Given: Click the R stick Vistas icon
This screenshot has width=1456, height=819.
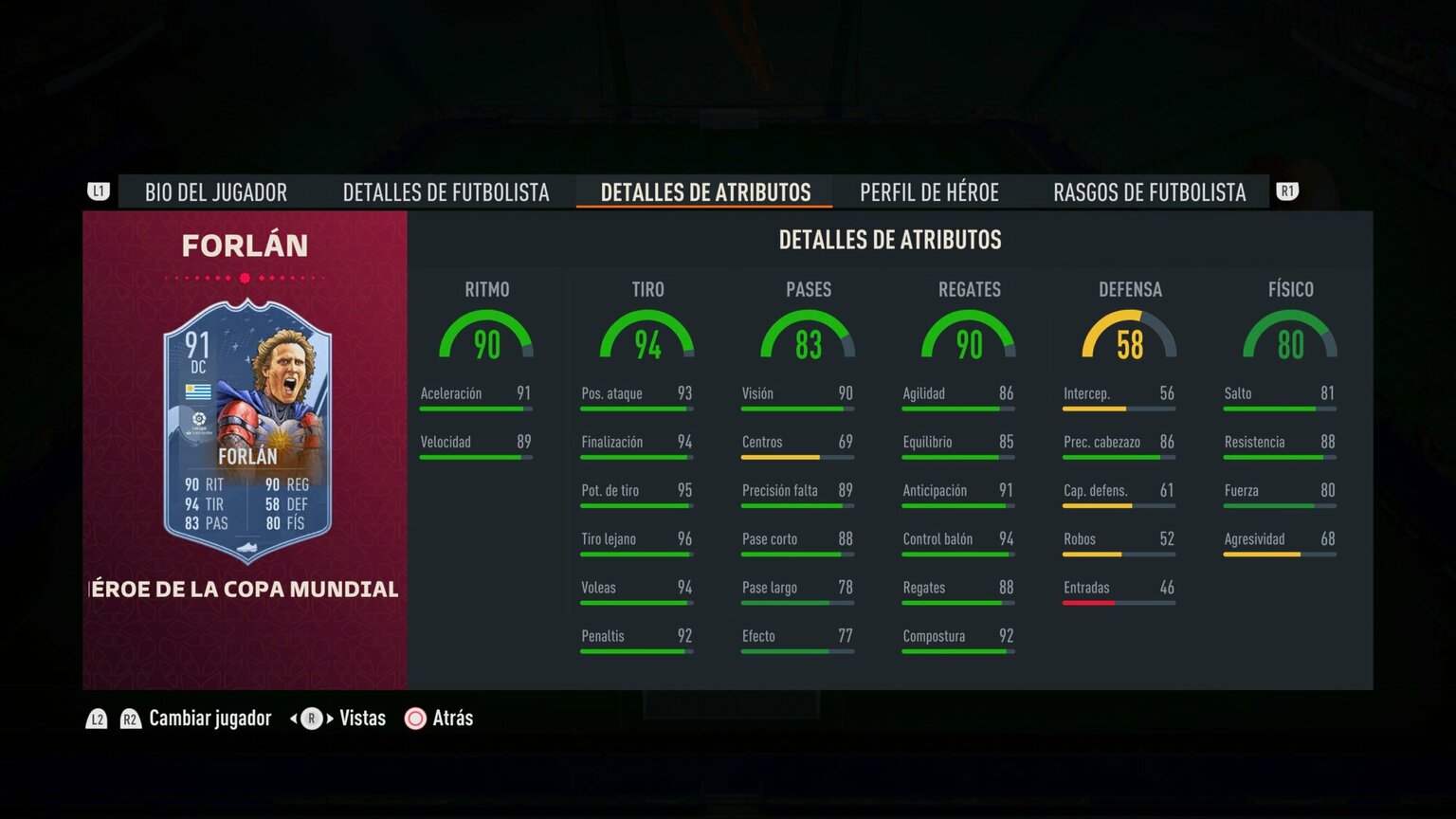Looking at the screenshot, I should 310,719.
